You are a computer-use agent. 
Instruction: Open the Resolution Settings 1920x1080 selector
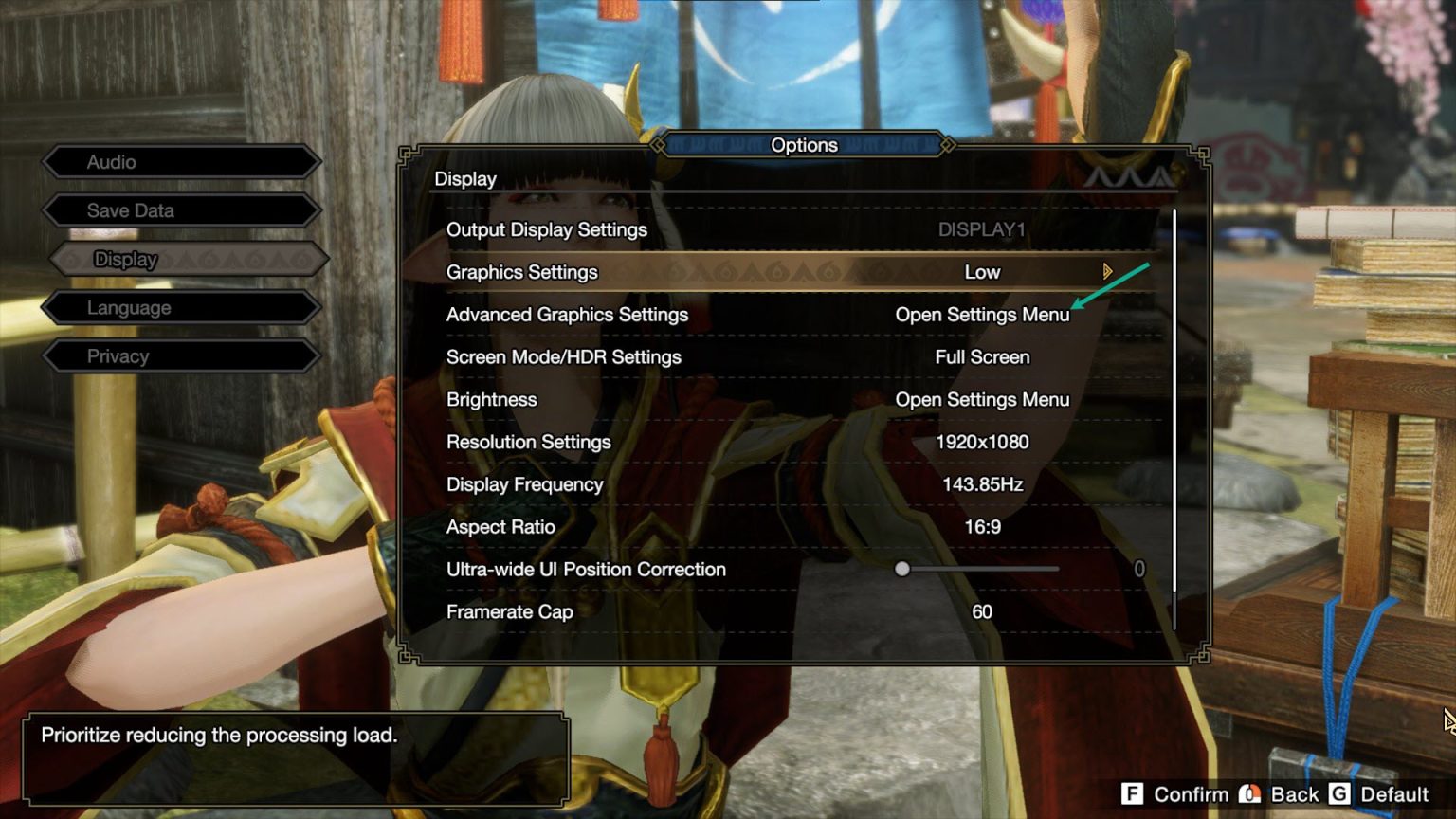point(982,442)
